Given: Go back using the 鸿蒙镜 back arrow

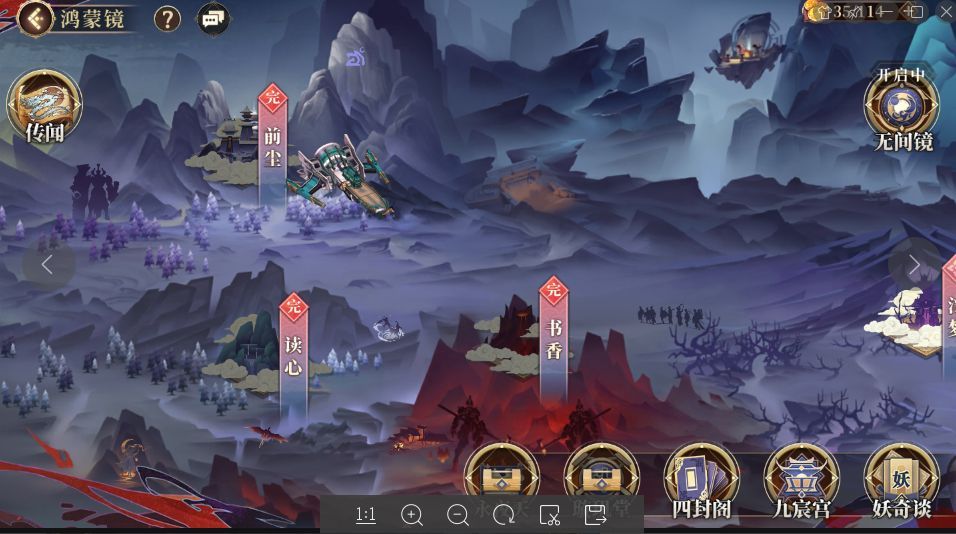Looking at the screenshot, I should (35, 17).
